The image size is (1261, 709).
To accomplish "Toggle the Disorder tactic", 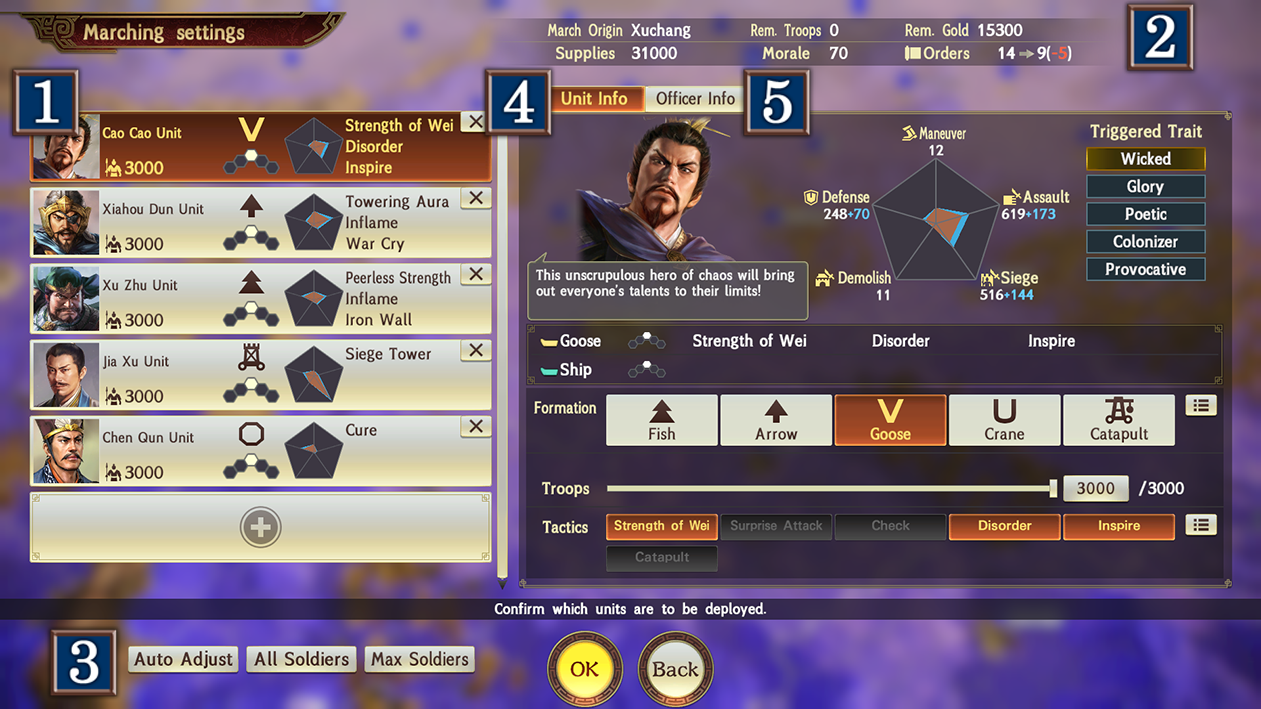I will point(1004,526).
